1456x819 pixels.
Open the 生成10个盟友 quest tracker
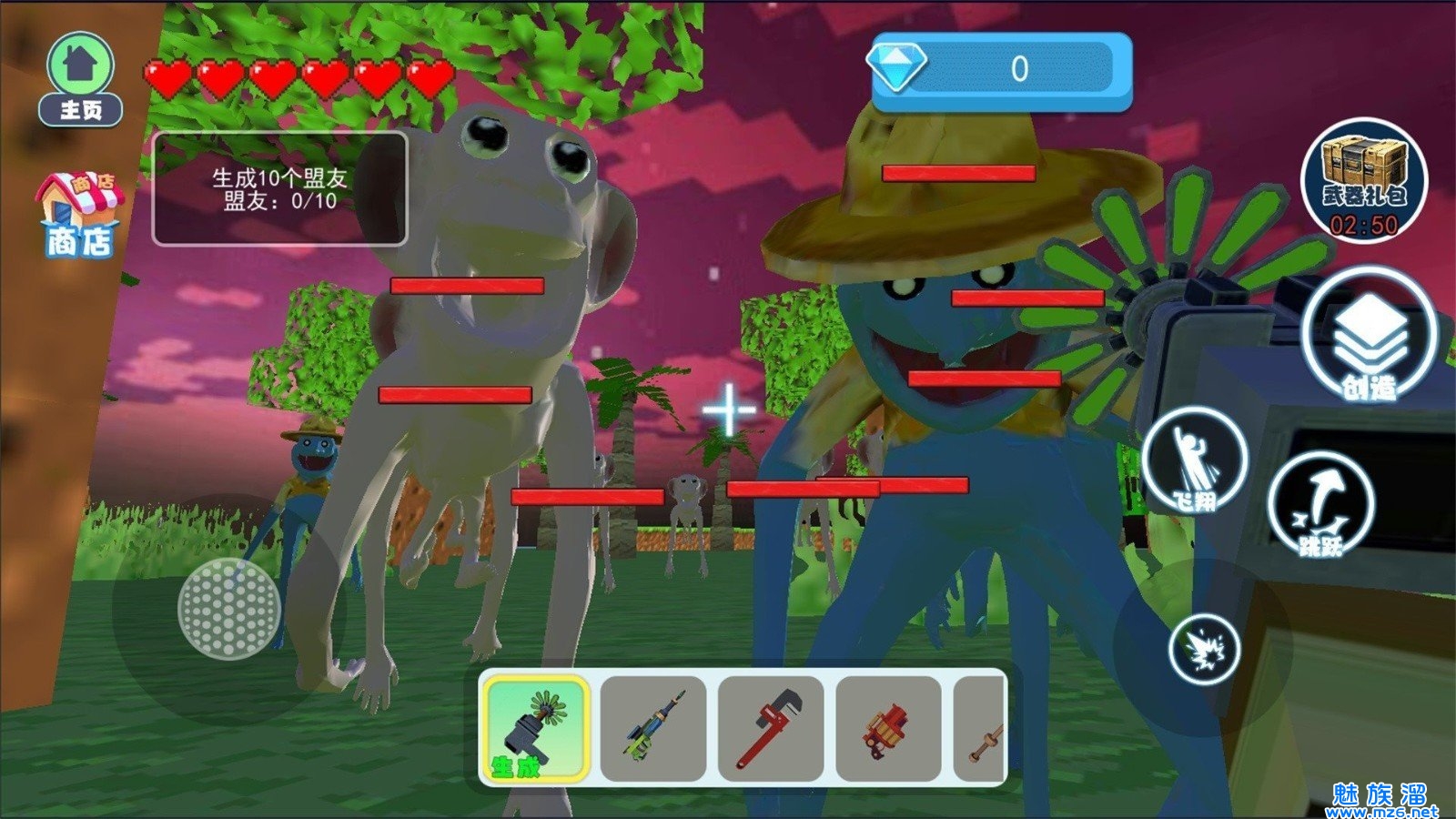279,189
